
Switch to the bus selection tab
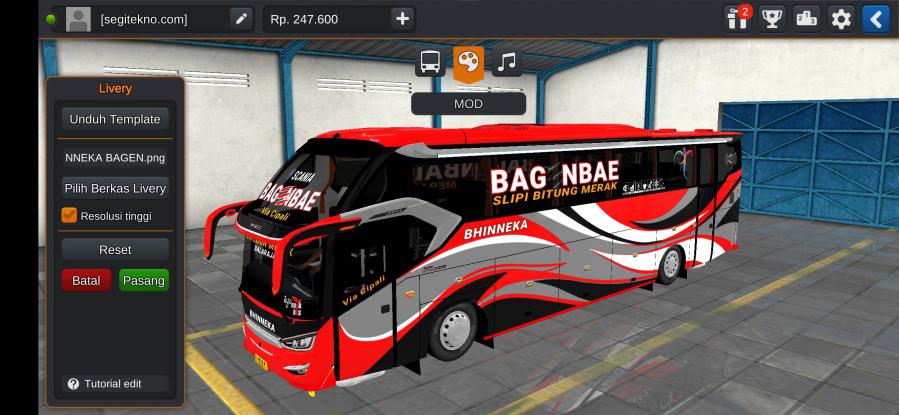pyautogui.click(x=430, y=62)
